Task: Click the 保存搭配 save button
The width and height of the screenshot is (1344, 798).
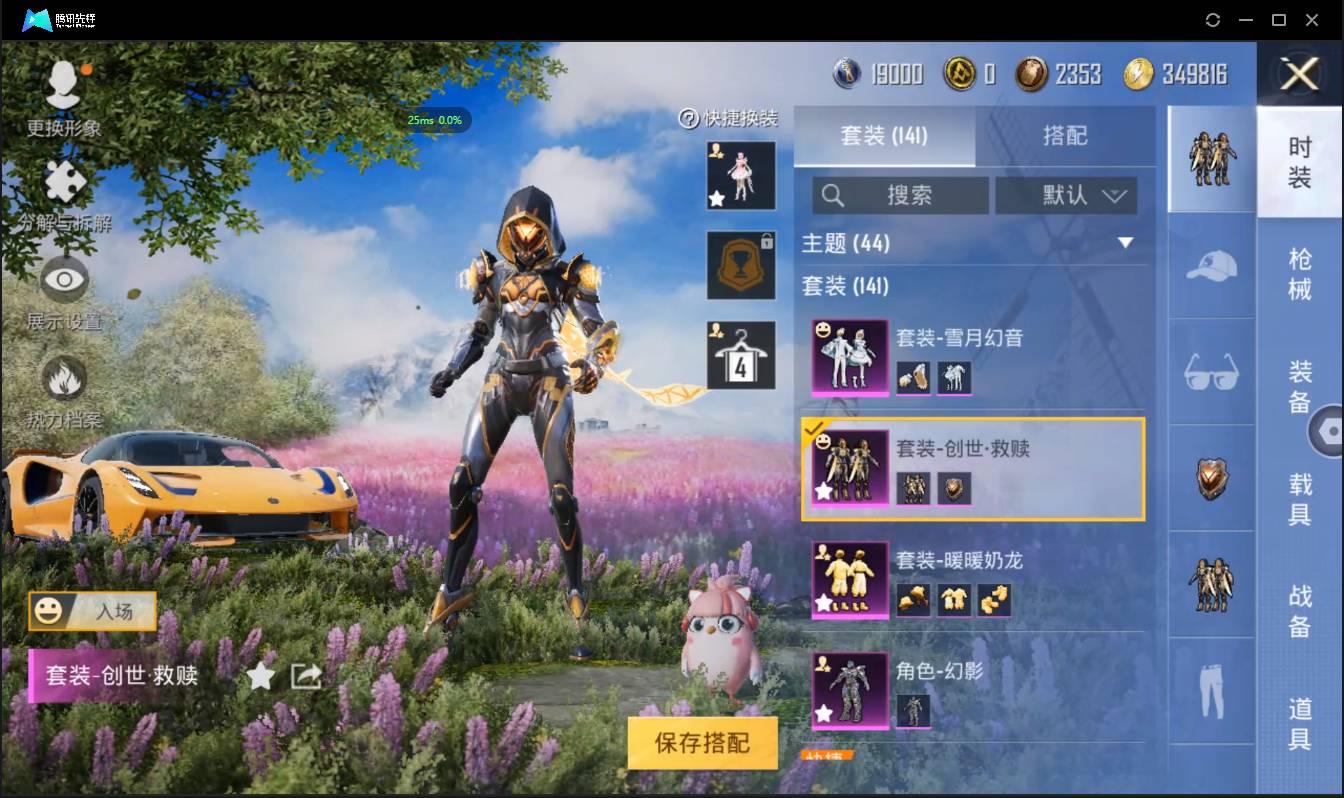Action: (x=703, y=743)
